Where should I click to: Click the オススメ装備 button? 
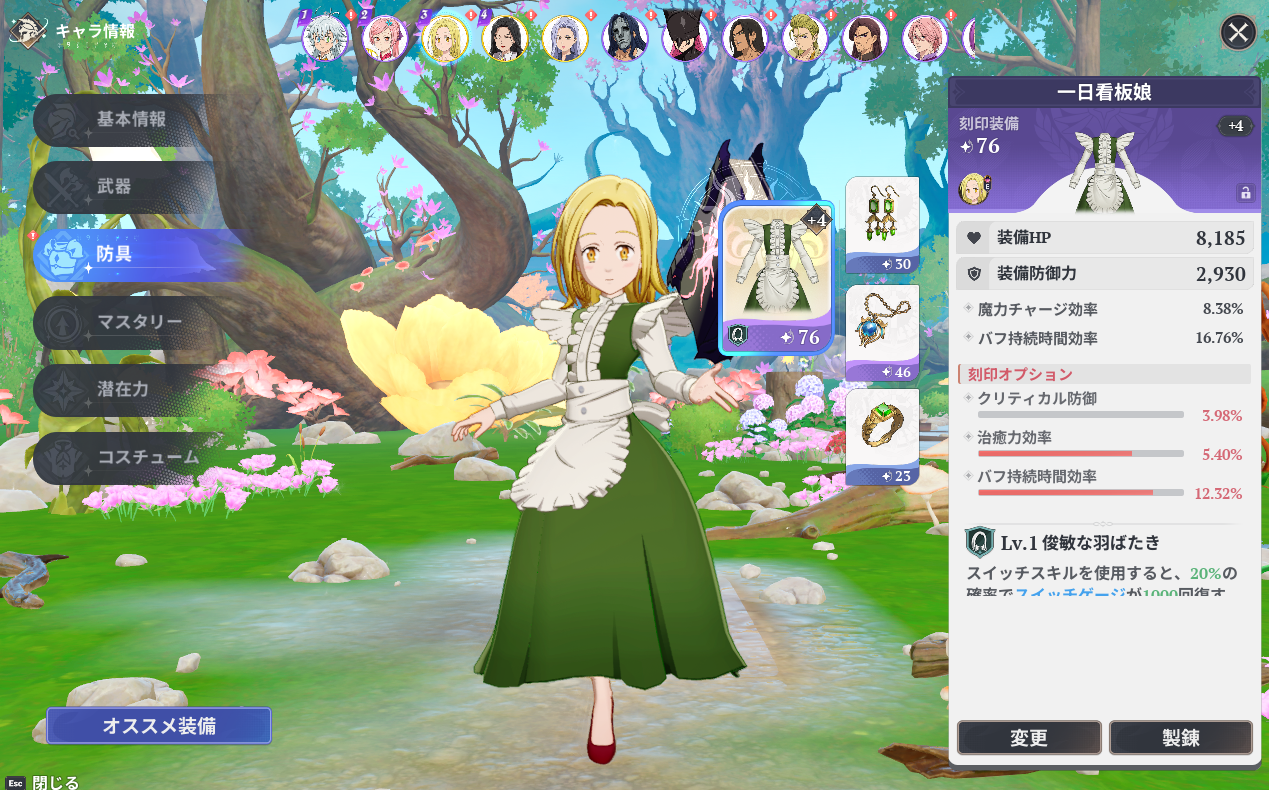158,726
